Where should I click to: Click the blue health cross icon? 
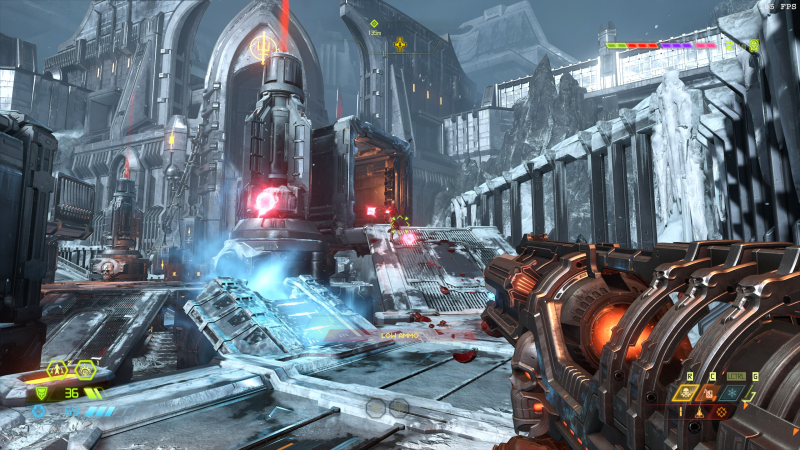[x=39, y=410]
